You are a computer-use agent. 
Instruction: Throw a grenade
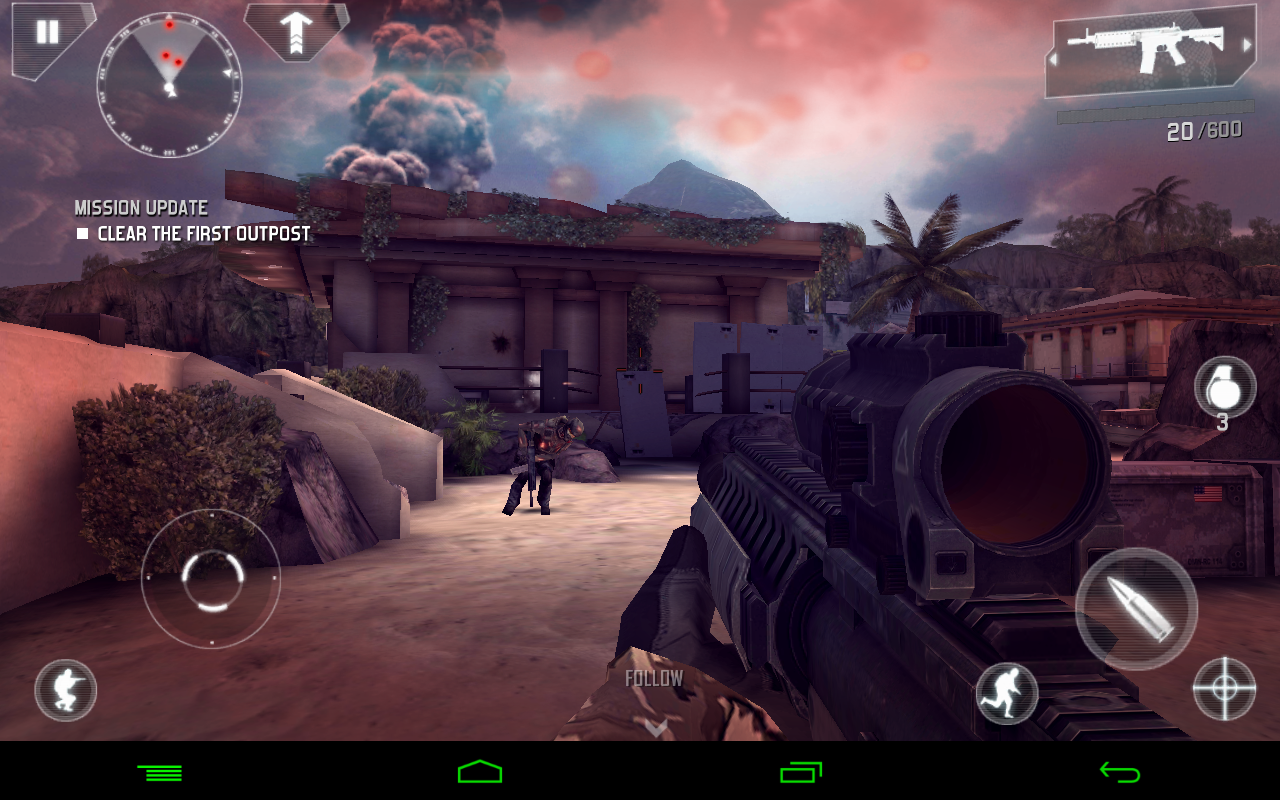click(1225, 388)
